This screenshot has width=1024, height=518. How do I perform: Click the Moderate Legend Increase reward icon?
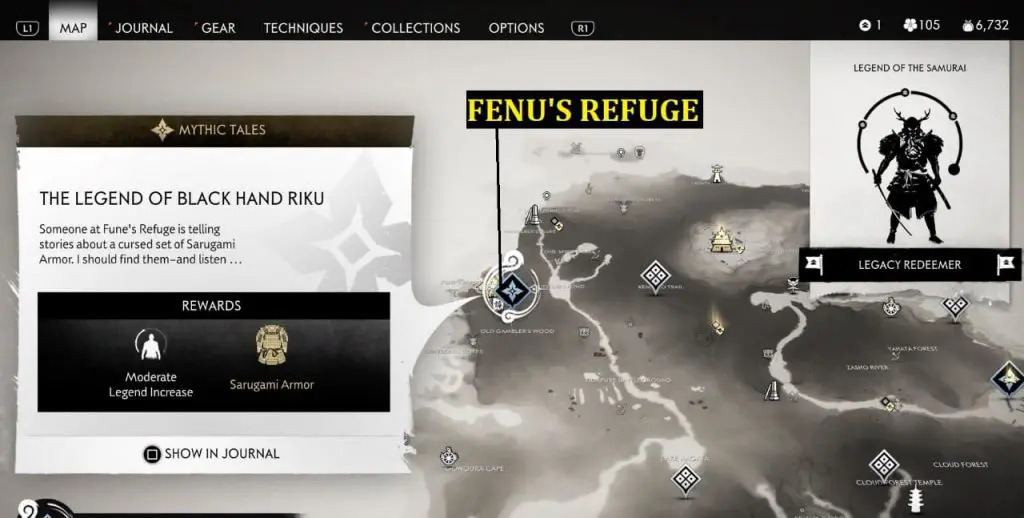151,346
